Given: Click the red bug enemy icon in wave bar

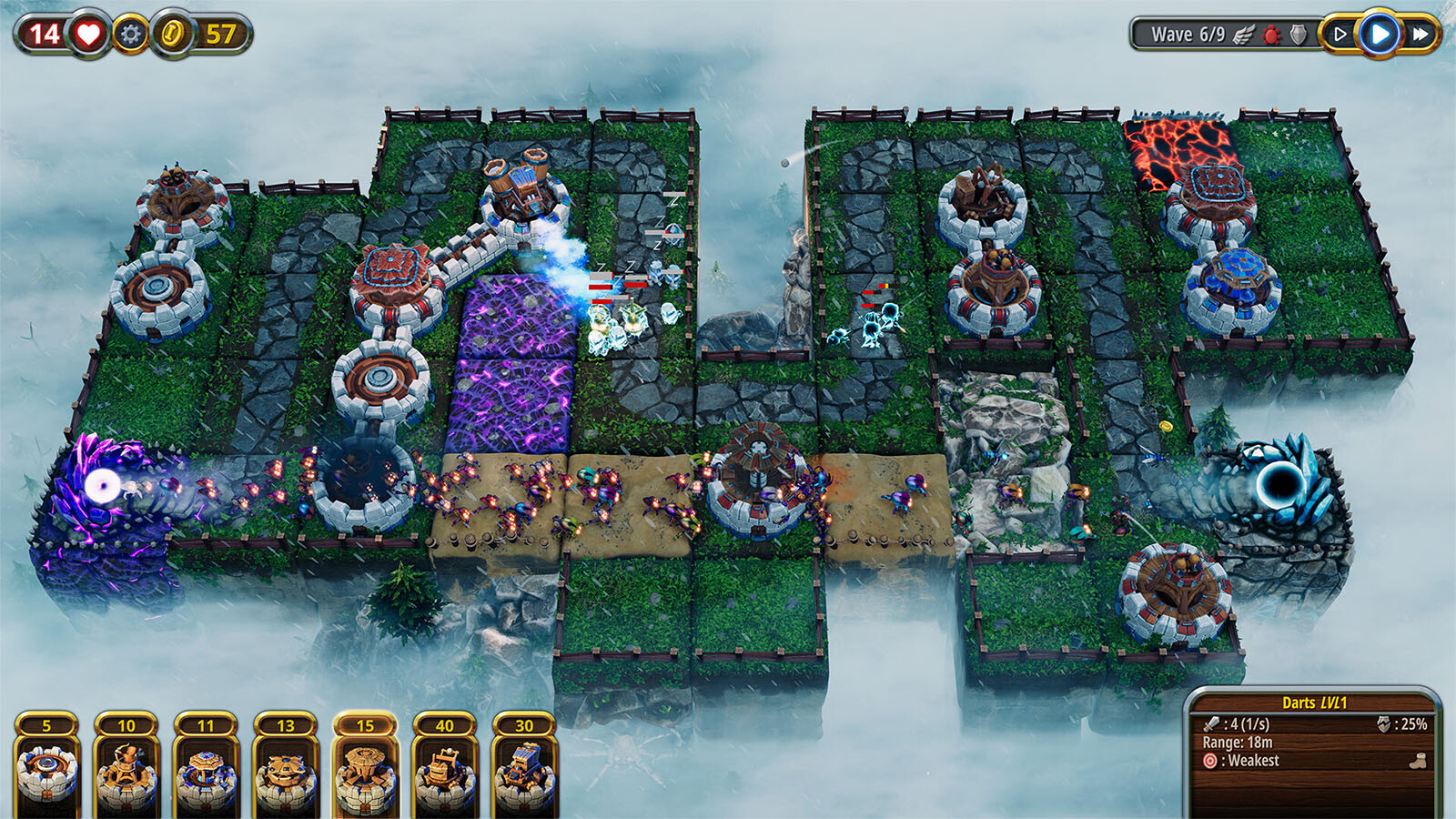Looking at the screenshot, I should (x=1271, y=35).
